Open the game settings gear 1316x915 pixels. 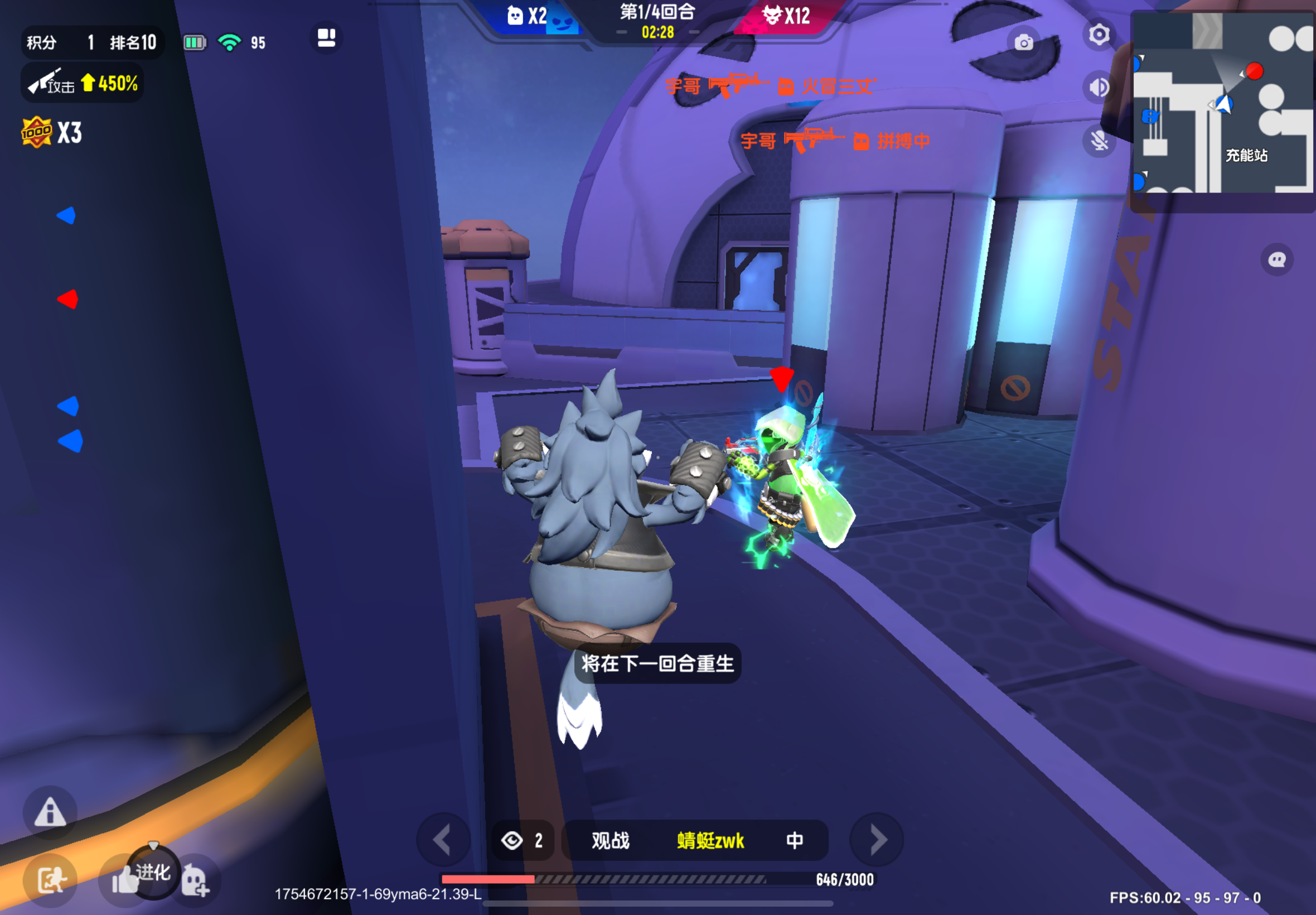(x=1099, y=36)
